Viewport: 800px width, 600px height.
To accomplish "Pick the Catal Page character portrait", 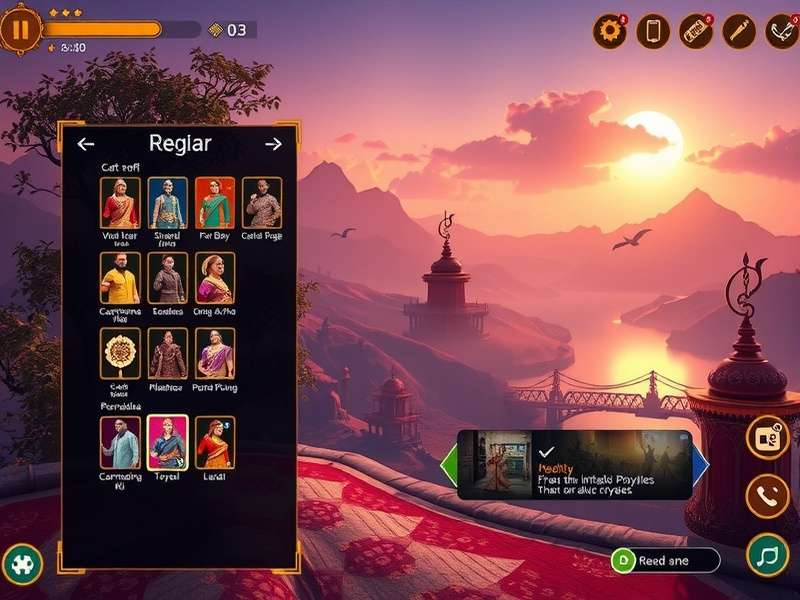I will (x=262, y=203).
